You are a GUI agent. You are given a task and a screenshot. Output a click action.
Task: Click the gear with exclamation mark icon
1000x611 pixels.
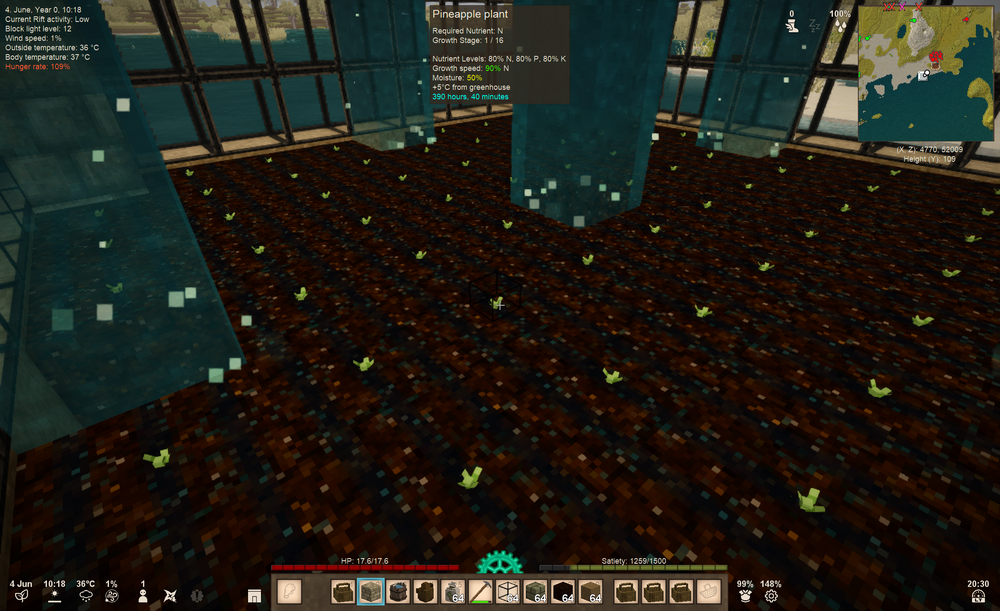tap(197, 595)
